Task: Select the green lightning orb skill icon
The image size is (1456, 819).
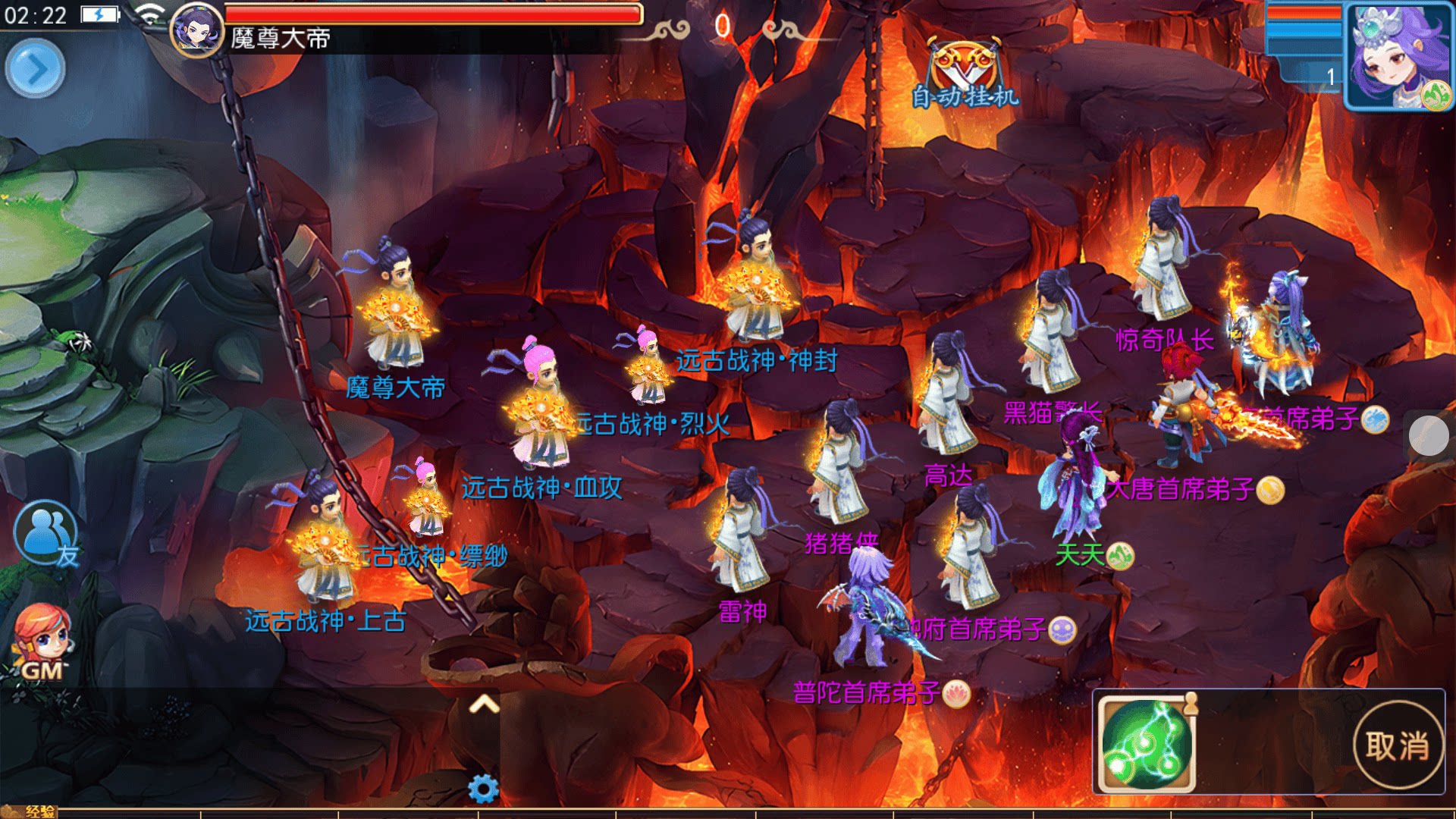Action: pyautogui.click(x=1147, y=744)
